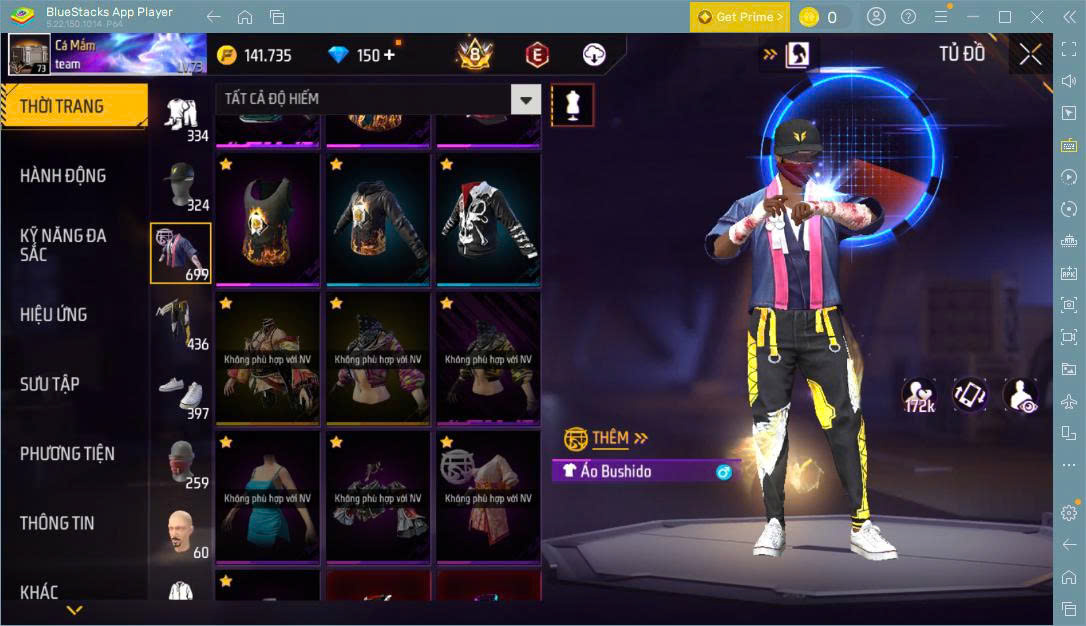
Task: Click the BlueStacks Get Prime button
Action: (739, 17)
